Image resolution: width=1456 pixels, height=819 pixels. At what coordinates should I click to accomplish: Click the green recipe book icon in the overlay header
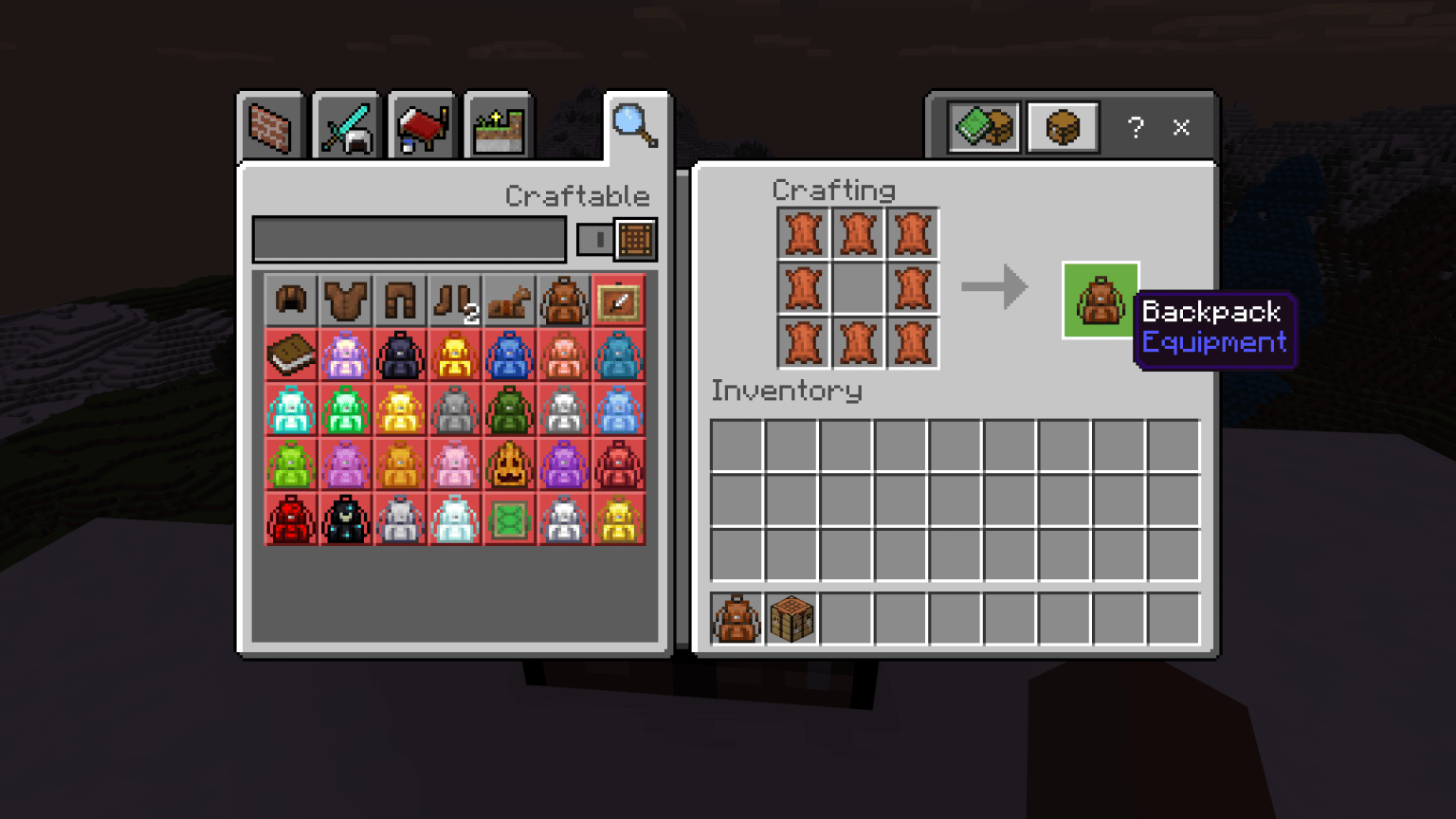982,126
